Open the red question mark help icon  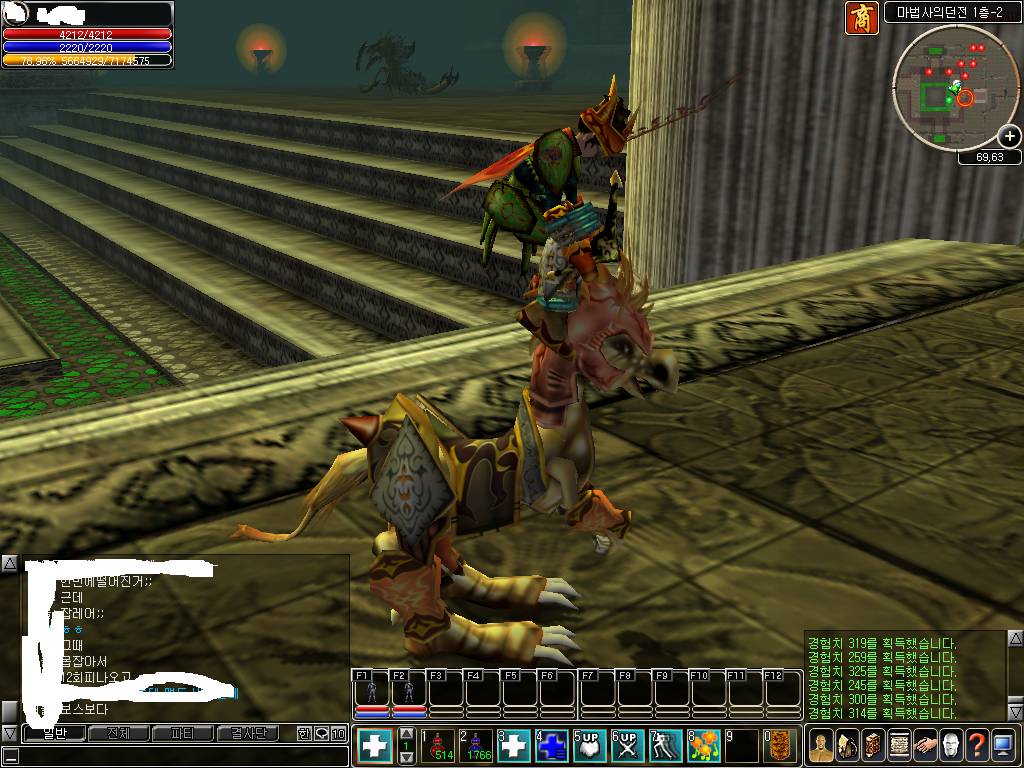click(976, 746)
